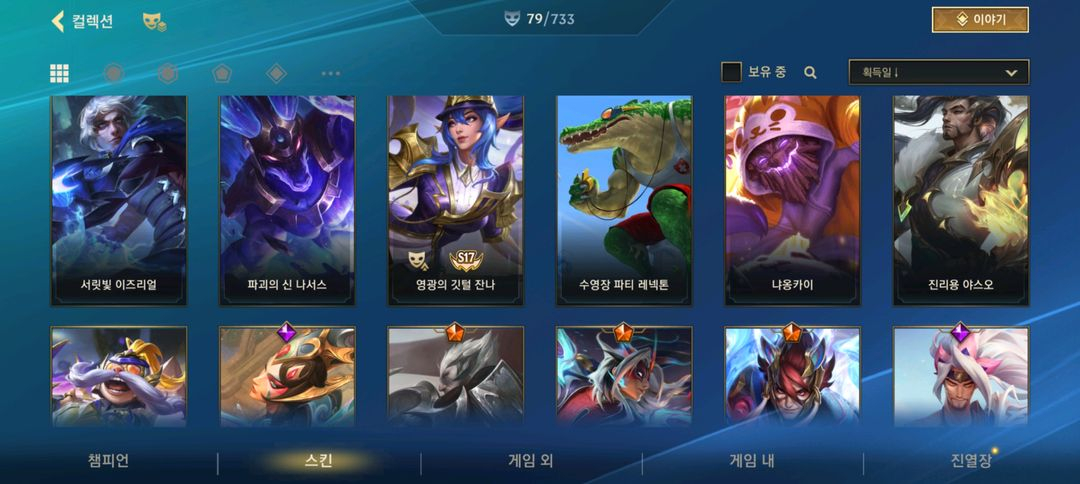
Task: Open the 획득일 sort dropdown
Action: point(938,72)
